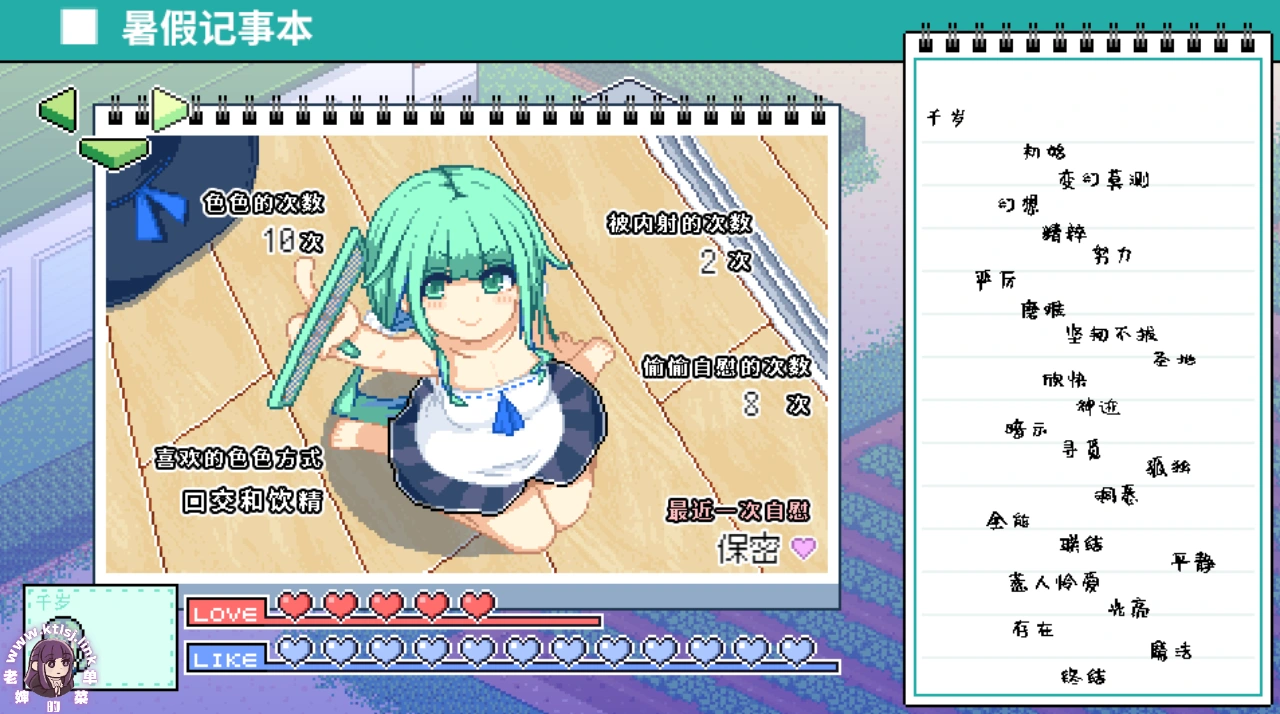Image resolution: width=1280 pixels, height=714 pixels.
Task: Click the green down arrow button
Action: click(x=113, y=152)
